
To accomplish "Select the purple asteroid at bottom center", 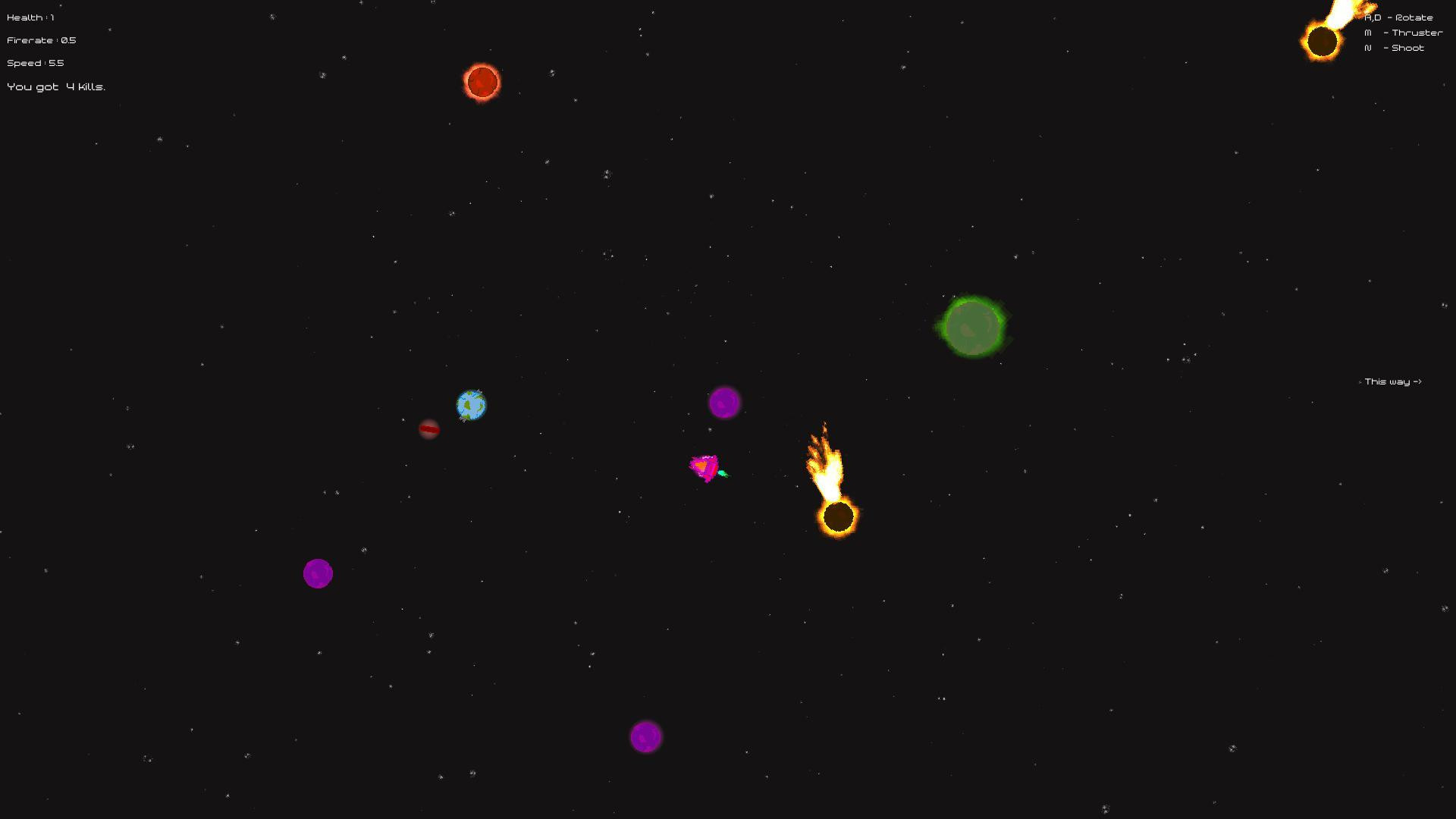I will [x=647, y=736].
